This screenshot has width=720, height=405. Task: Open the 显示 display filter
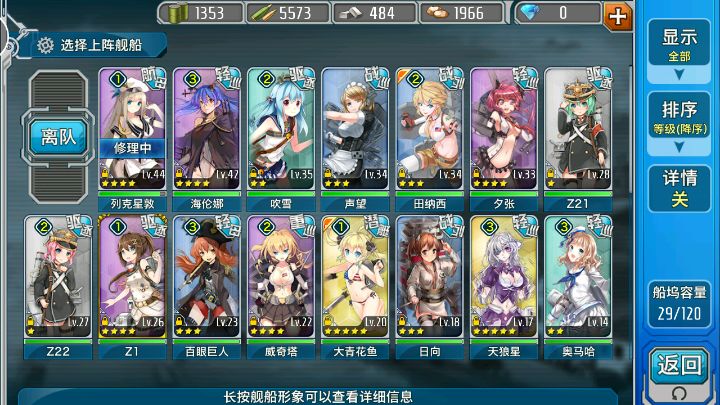pyautogui.click(x=680, y=45)
